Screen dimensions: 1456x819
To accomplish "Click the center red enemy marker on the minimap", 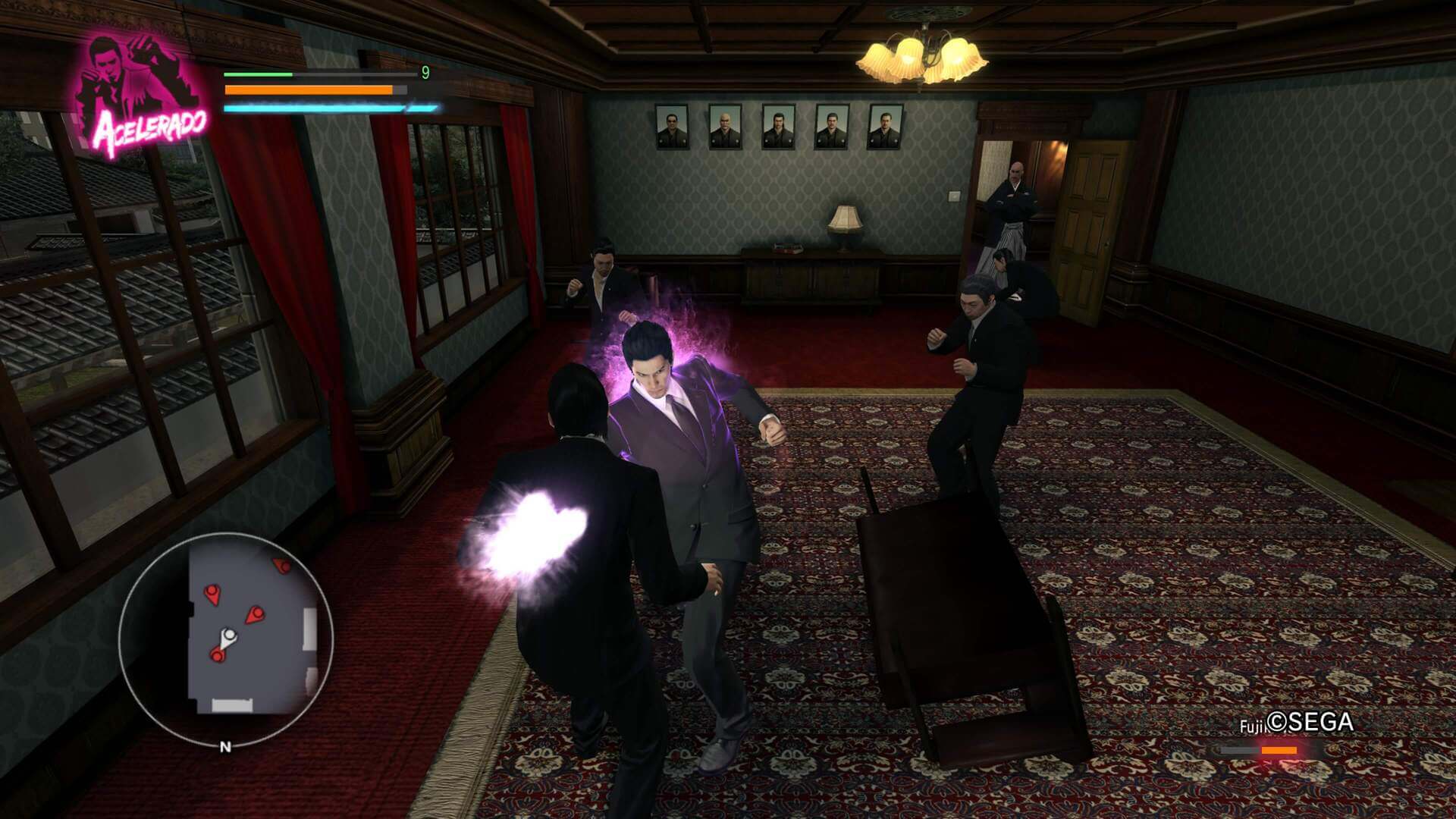I will tap(256, 613).
